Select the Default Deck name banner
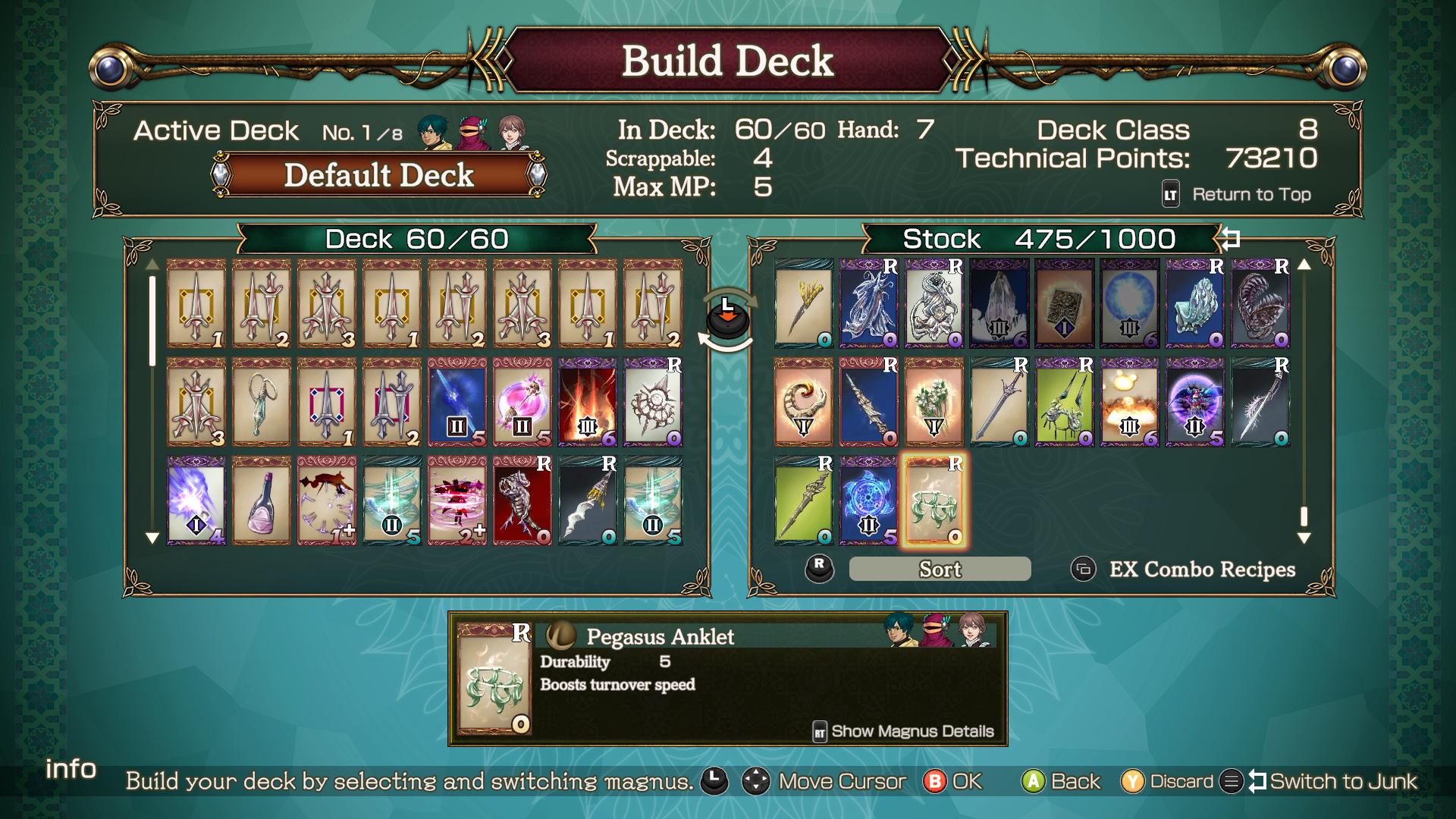This screenshot has height=819, width=1456. coord(378,175)
